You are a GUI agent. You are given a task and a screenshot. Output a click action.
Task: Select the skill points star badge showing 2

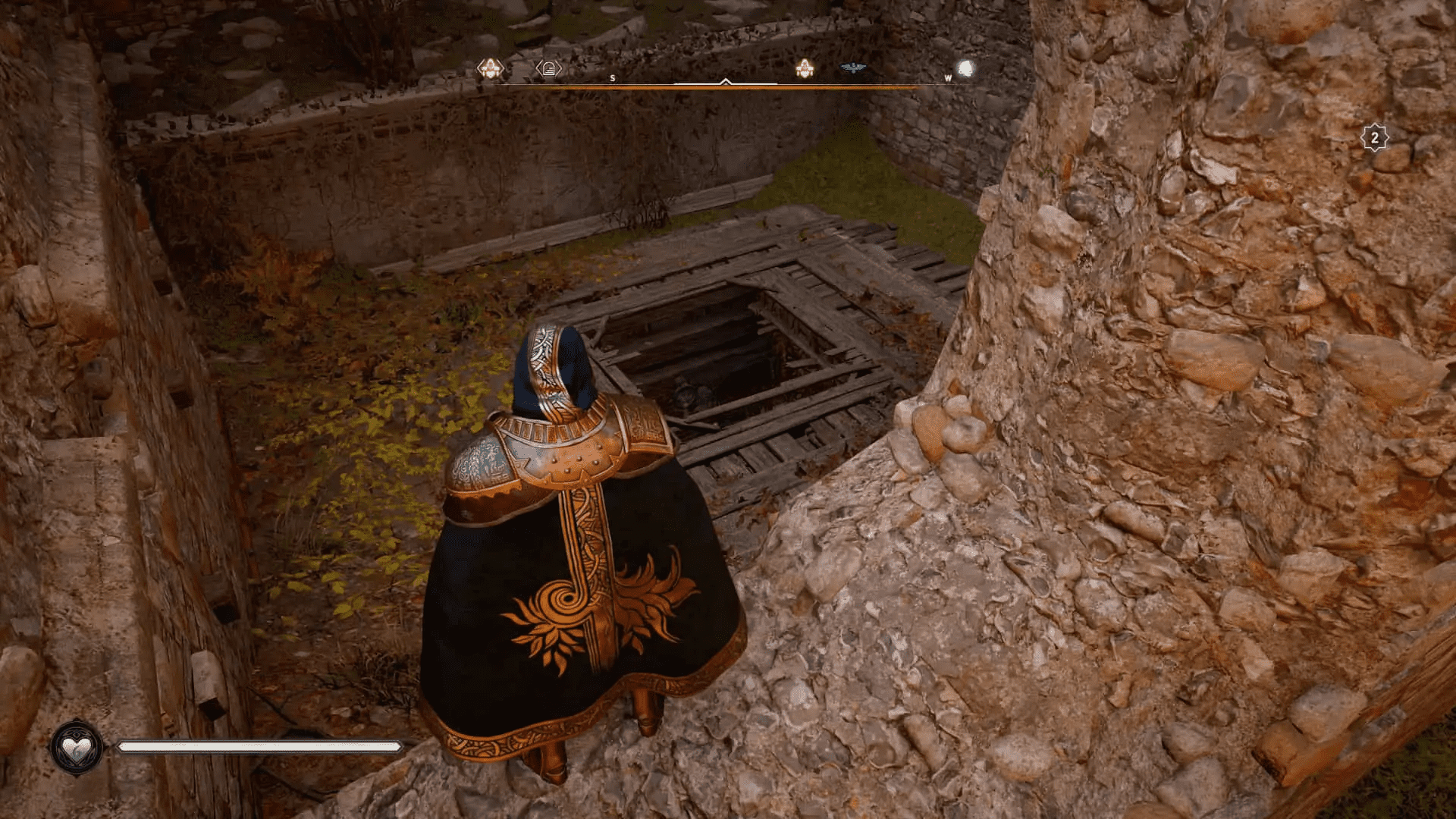coord(1376,136)
